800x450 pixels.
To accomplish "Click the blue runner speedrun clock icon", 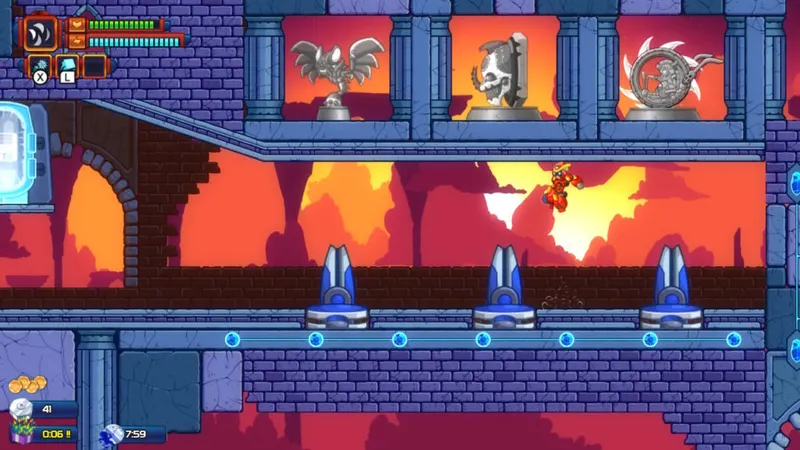I will (x=113, y=433).
